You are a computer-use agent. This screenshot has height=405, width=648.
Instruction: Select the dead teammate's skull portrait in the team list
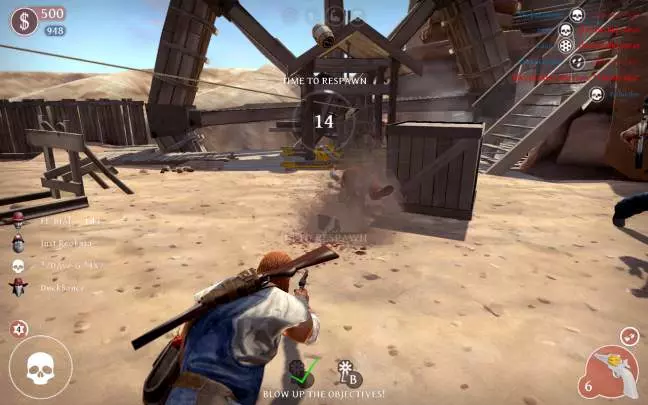17,265
